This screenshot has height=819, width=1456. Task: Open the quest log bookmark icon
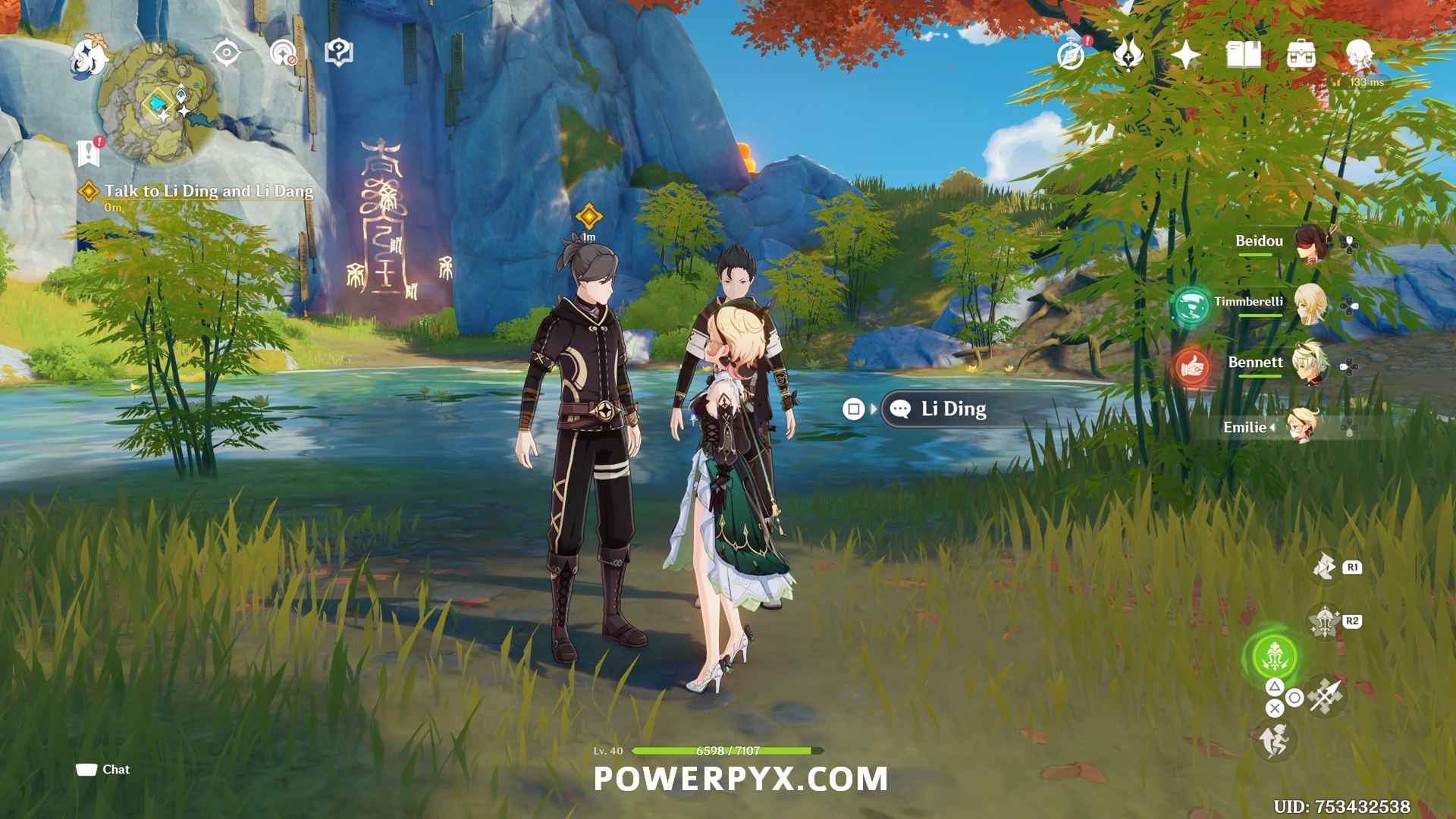tap(89, 152)
